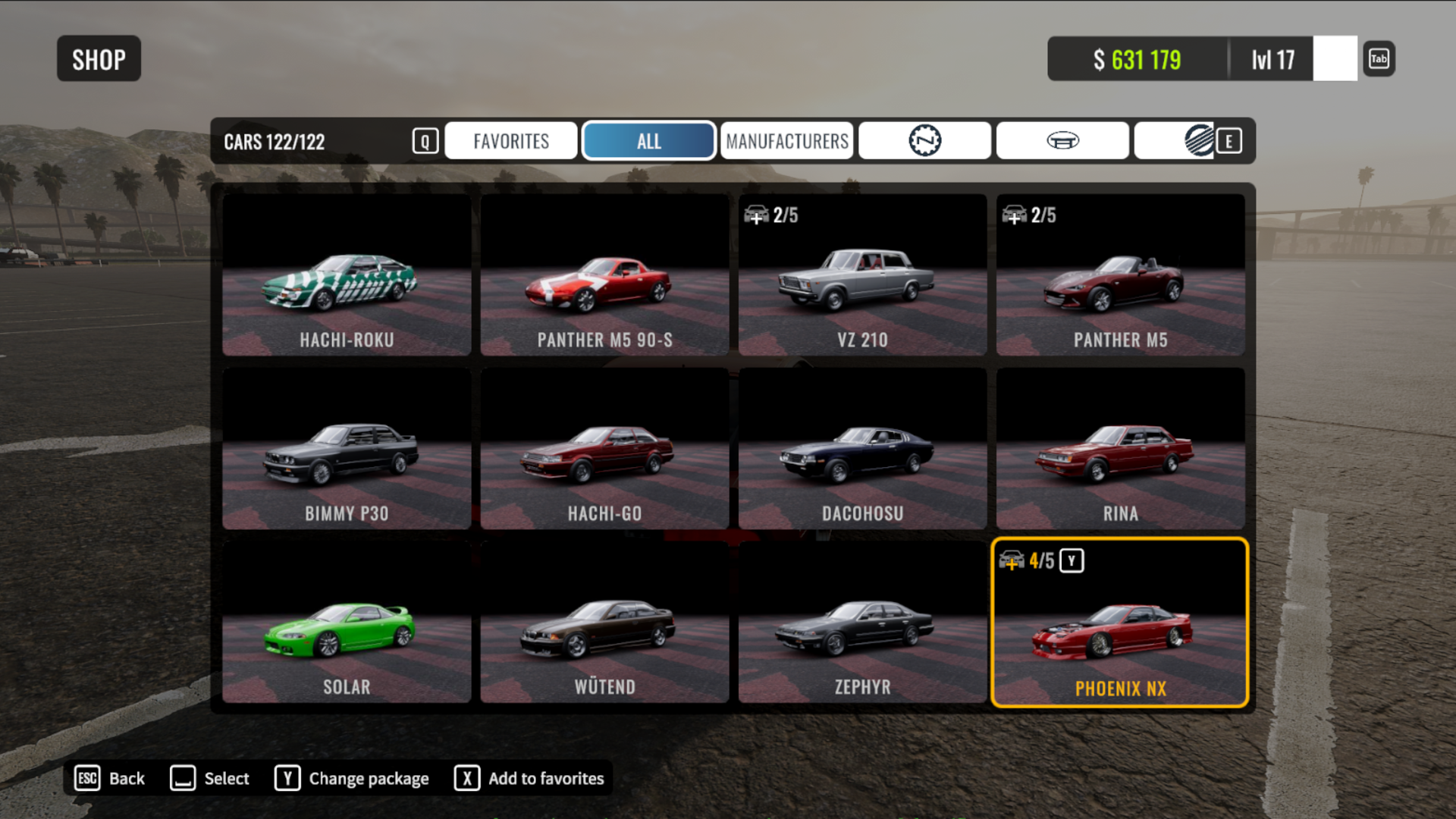Open the Manufacturers tab

pyautogui.click(x=786, y=141)
